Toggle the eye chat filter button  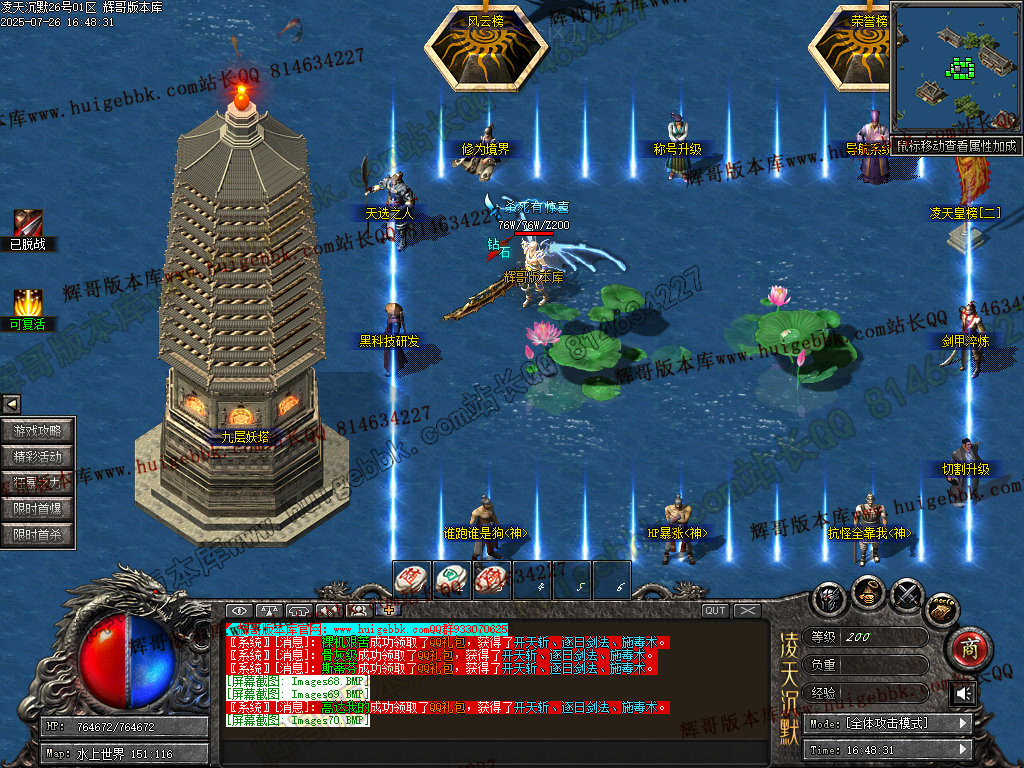pyautogui.click(x=239, y=610)
